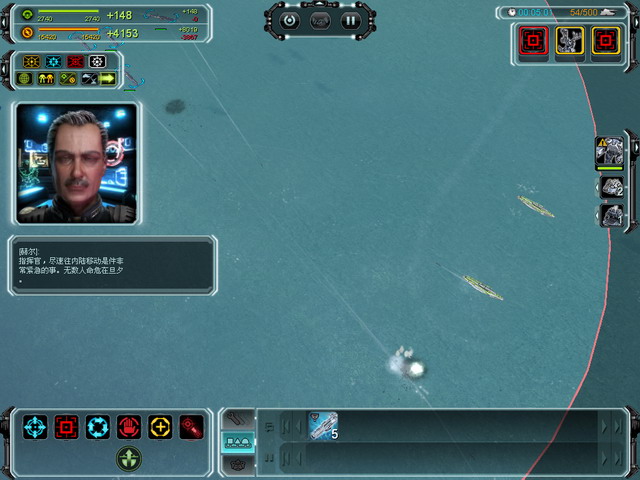
Task: Select the battleship unit icon in queue
Action: [x=322, y=425]
